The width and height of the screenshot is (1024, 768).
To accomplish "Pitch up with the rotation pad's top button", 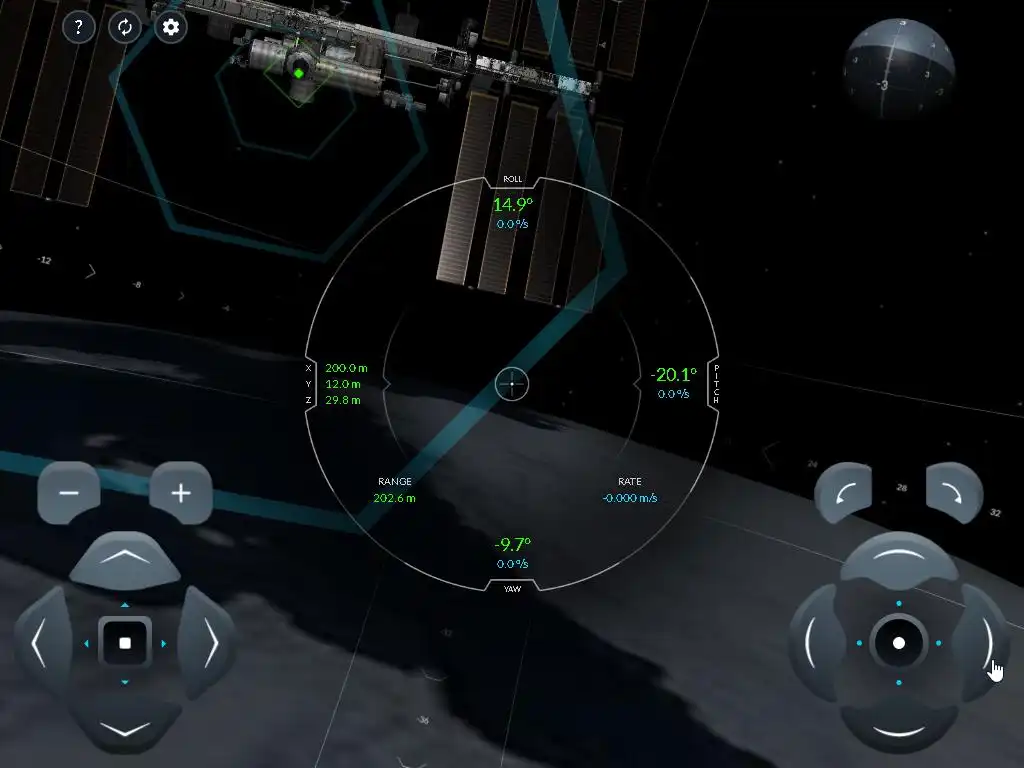I will tap(899, 560).
